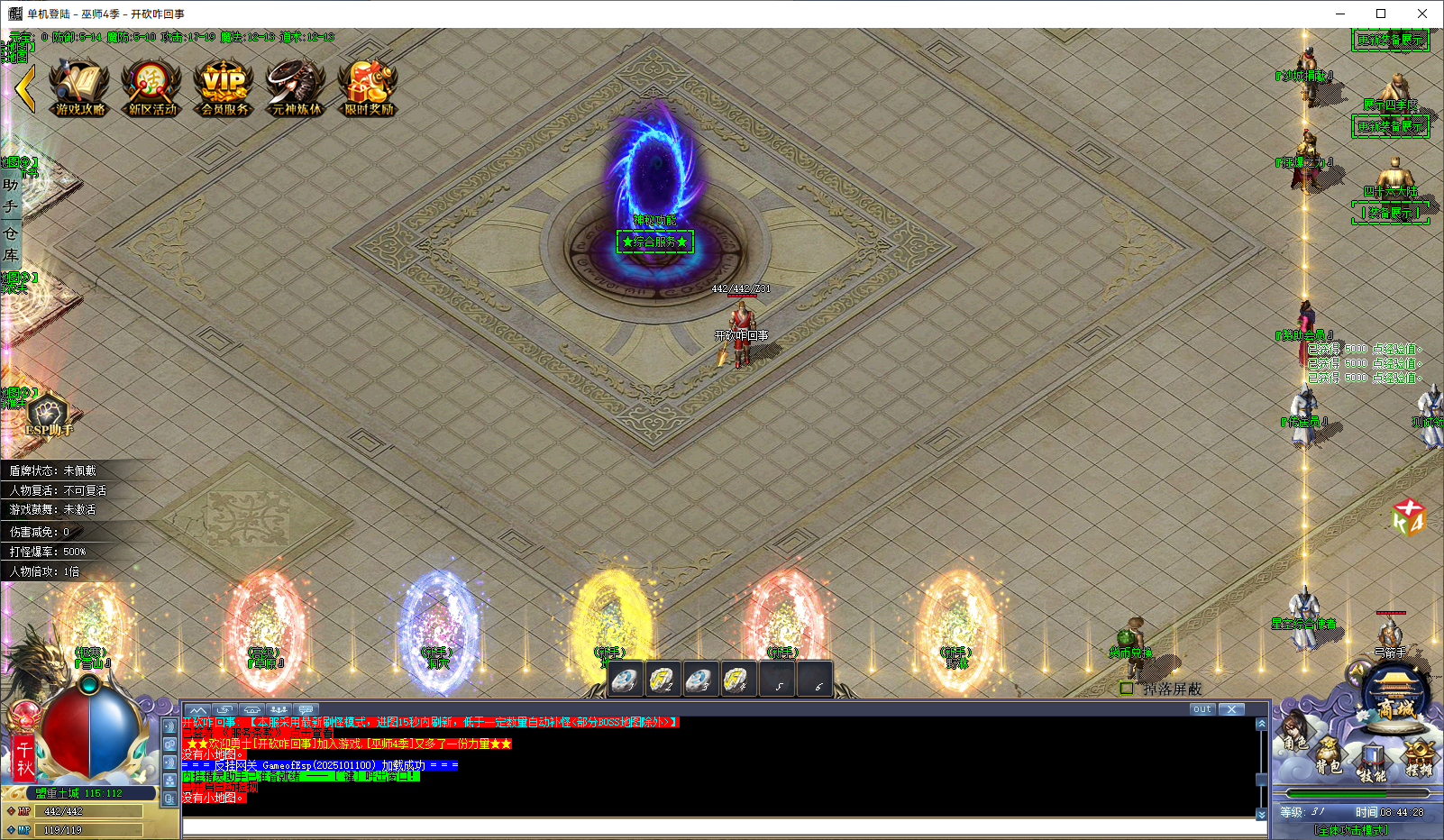Toggle the 全体攻击模式 attack mode
This screenshot has height=840, width=1444.
point(1350,830)
